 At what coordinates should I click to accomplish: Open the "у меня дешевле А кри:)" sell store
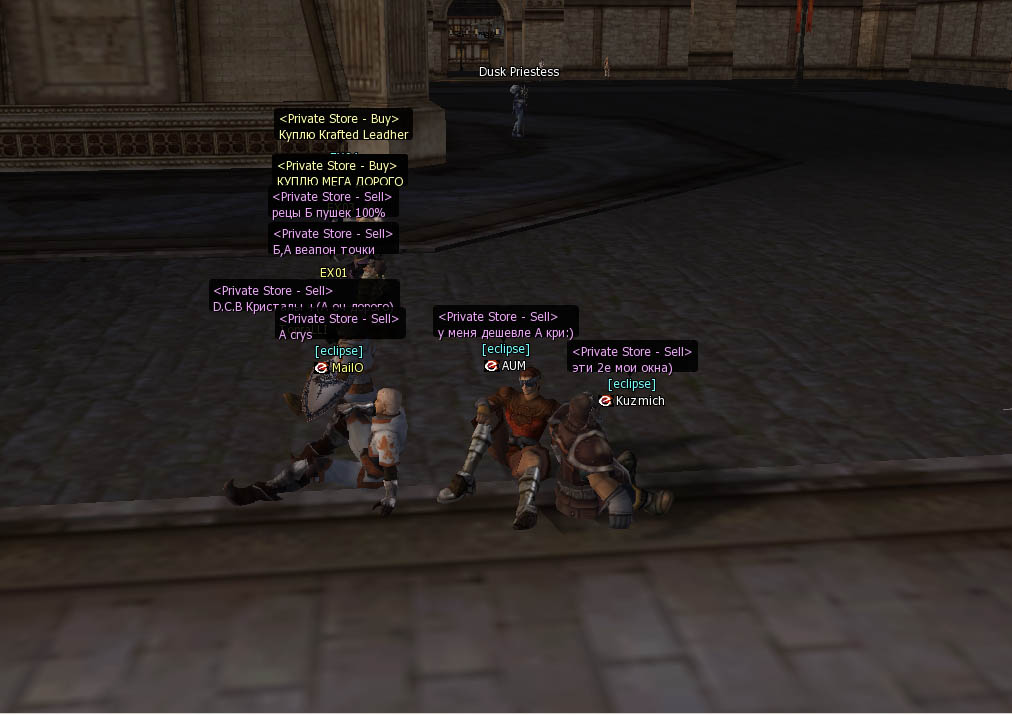505,324
